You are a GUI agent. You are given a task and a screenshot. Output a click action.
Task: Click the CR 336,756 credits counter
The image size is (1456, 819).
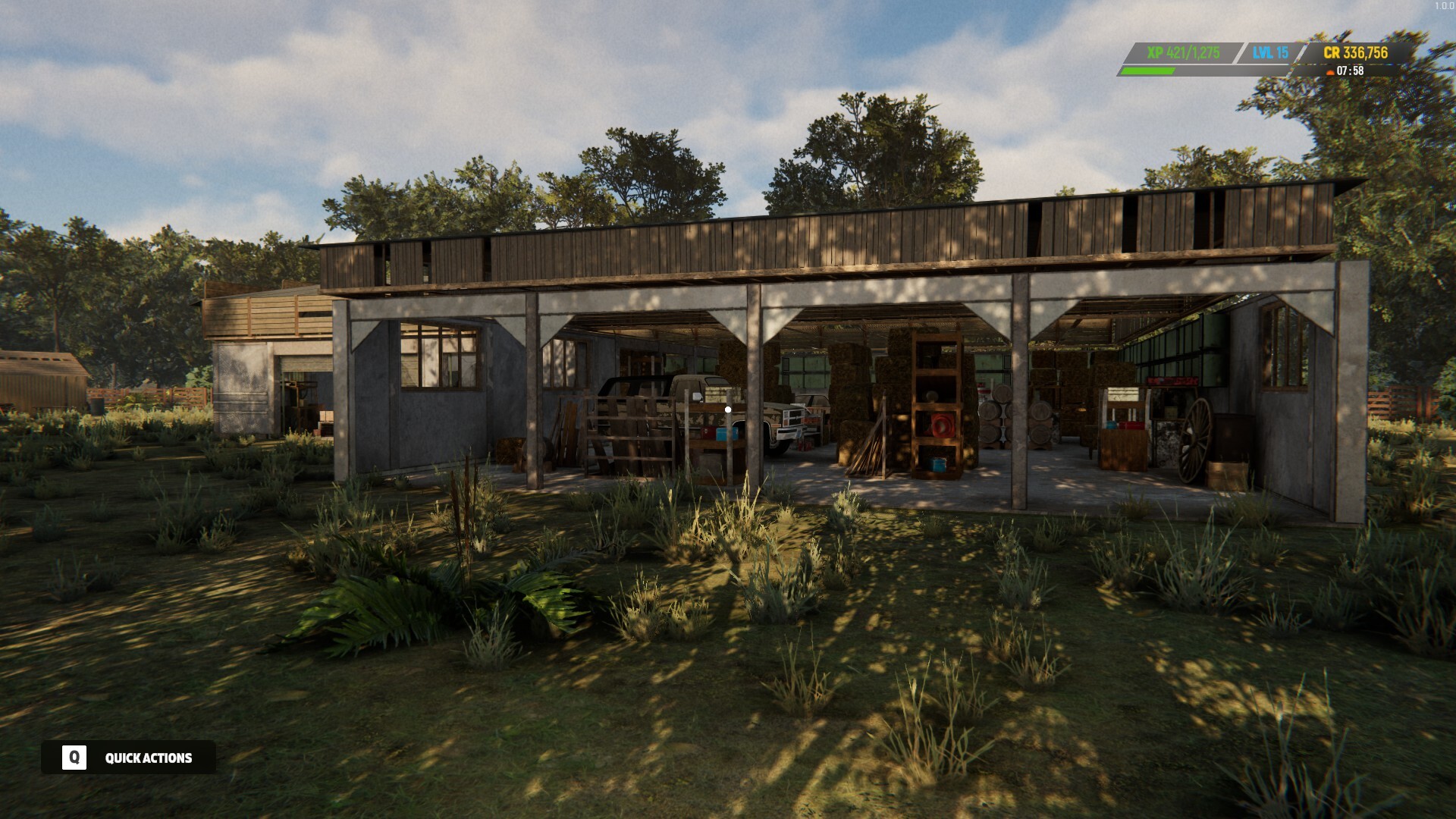(1356, 52)
